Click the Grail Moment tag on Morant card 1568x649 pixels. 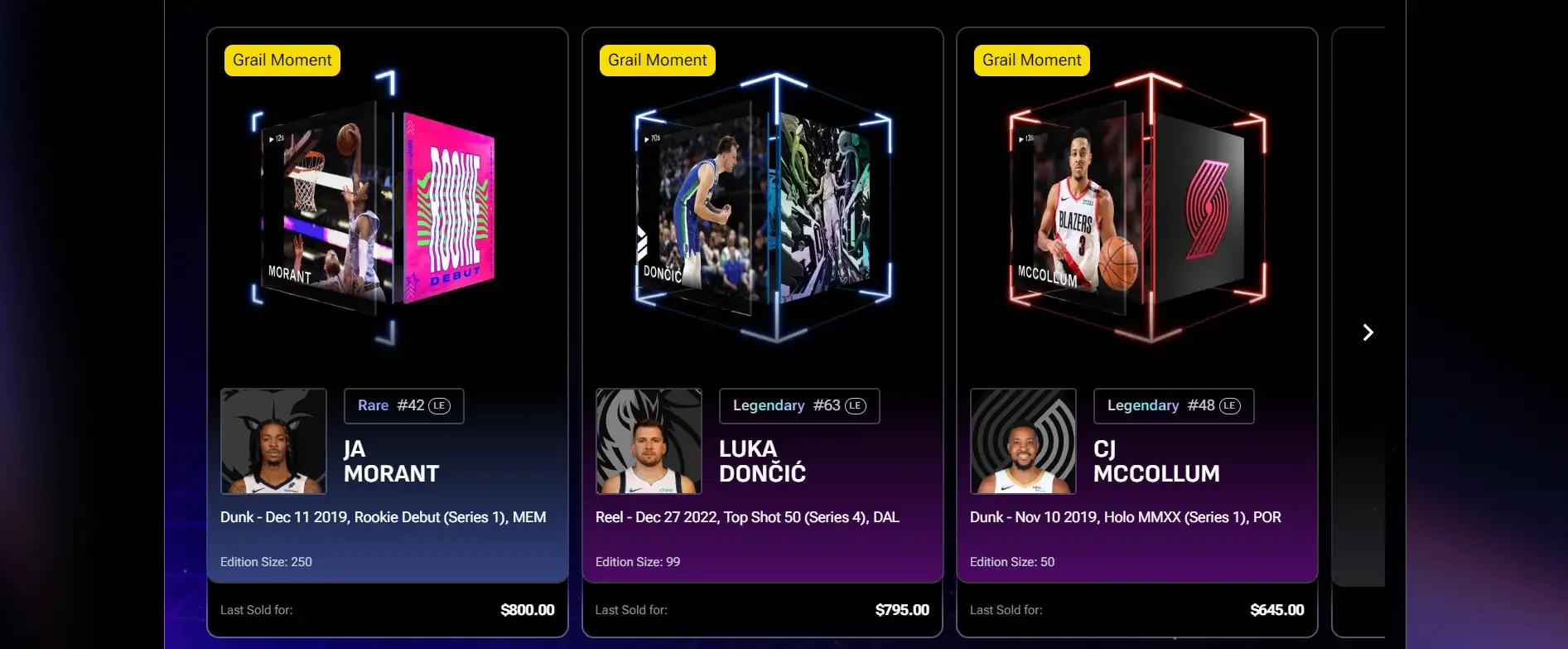(x=282, y=61)
